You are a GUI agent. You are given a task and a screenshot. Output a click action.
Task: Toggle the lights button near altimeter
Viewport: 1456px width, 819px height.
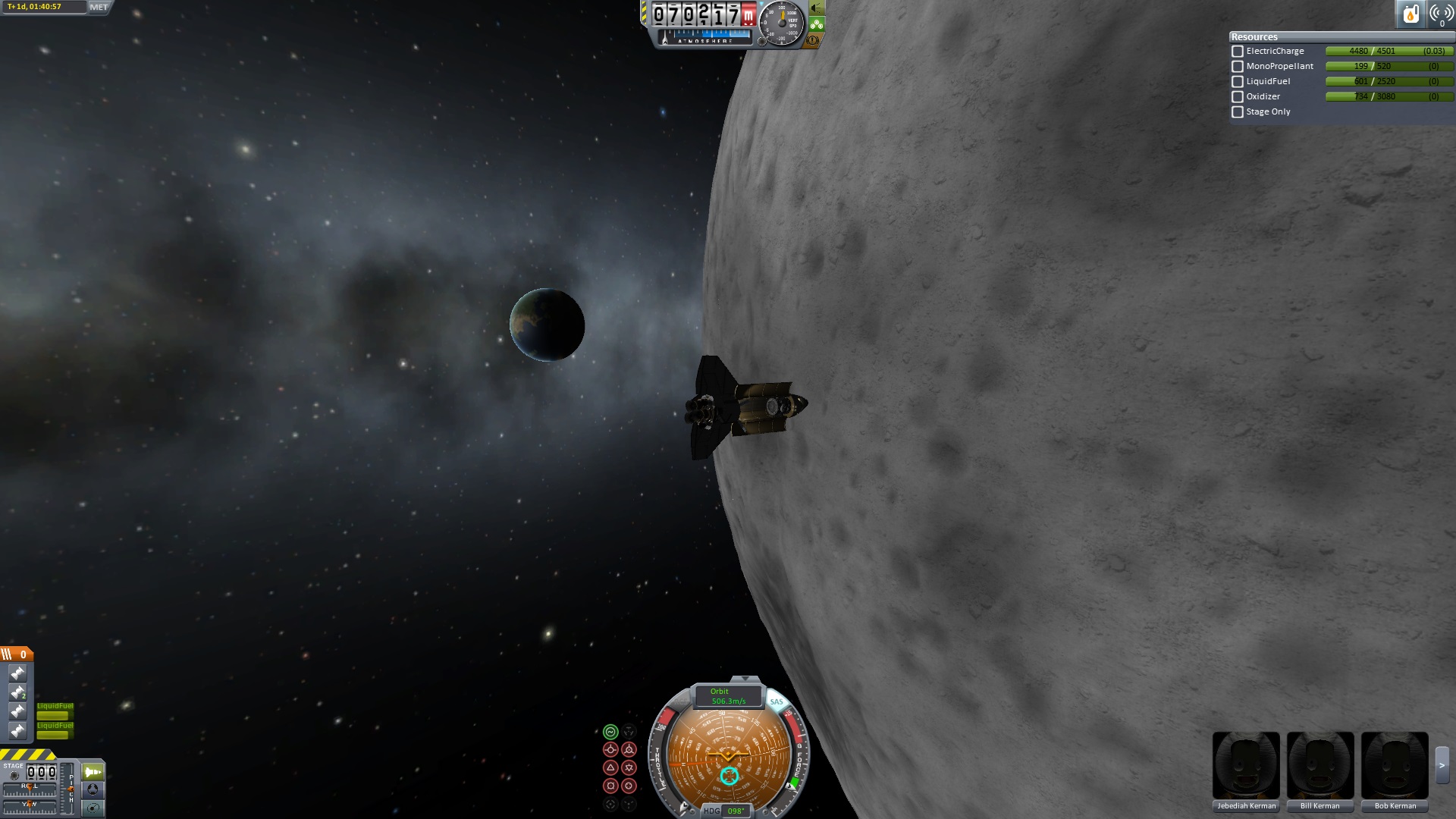[x=817, y=8]
